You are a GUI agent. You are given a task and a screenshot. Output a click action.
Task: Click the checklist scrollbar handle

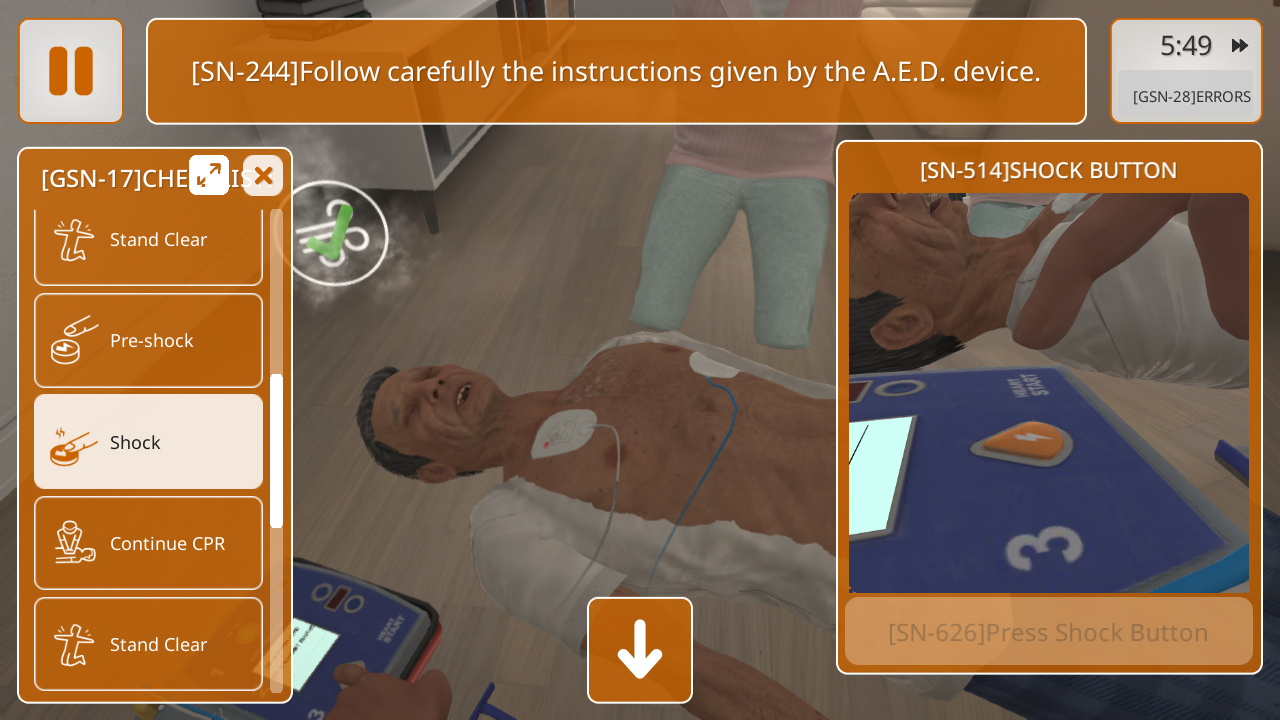277,450
